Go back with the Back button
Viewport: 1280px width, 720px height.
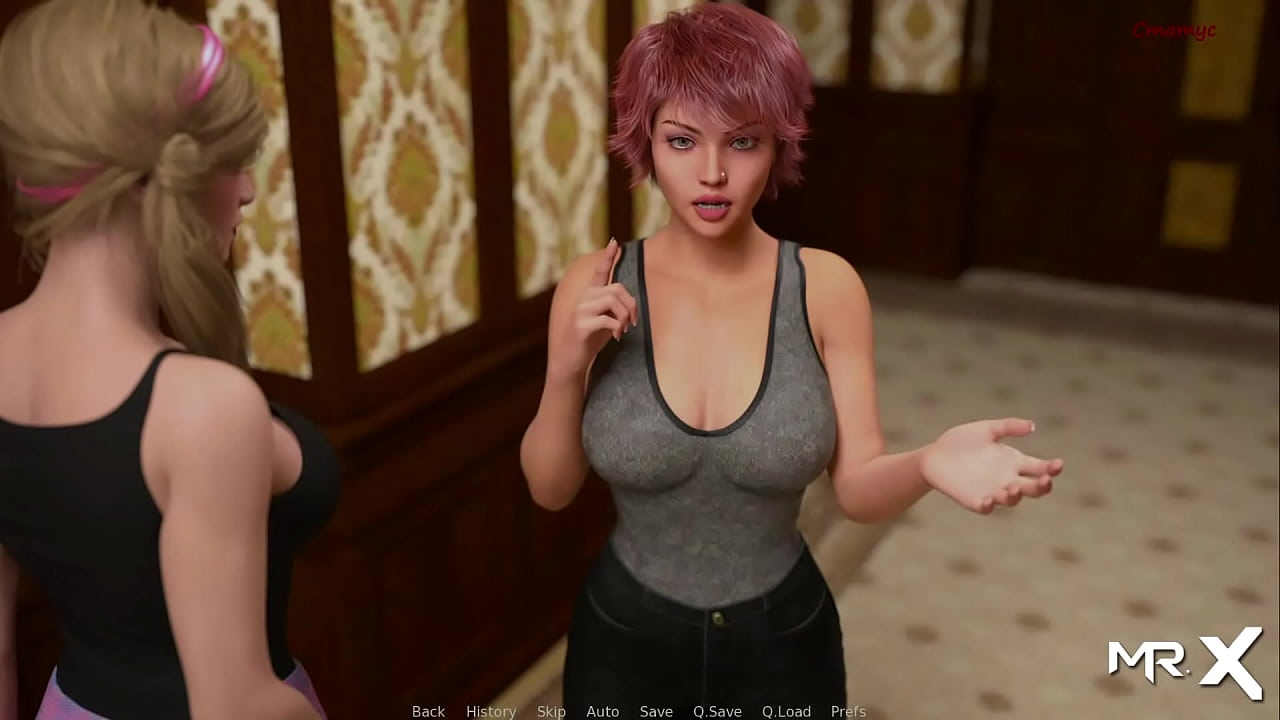(x=428, y=711)
